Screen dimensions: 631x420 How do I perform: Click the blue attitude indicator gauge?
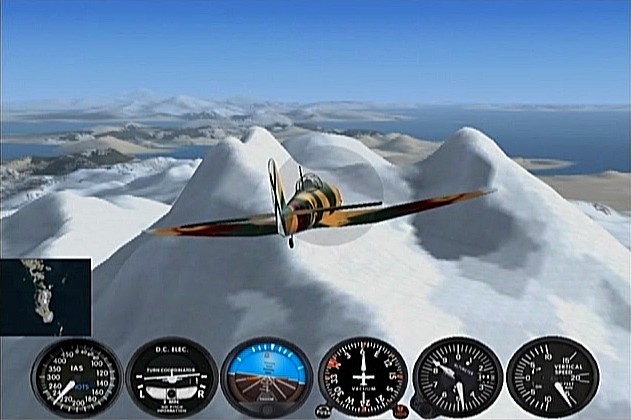point(267,377)
